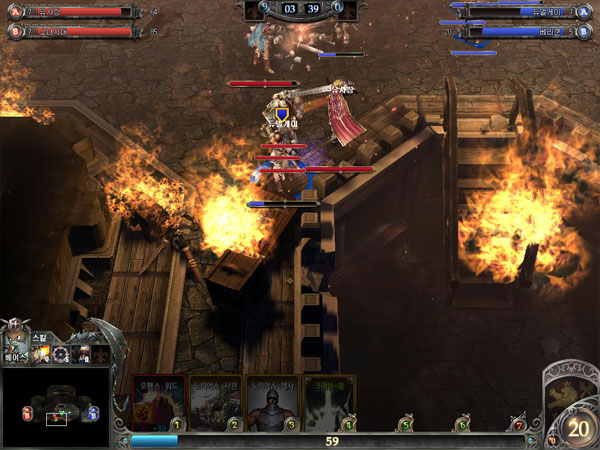Select the green number 6 card slot
The width and height of the screenshot is (600, 450).
pos(462,425)
